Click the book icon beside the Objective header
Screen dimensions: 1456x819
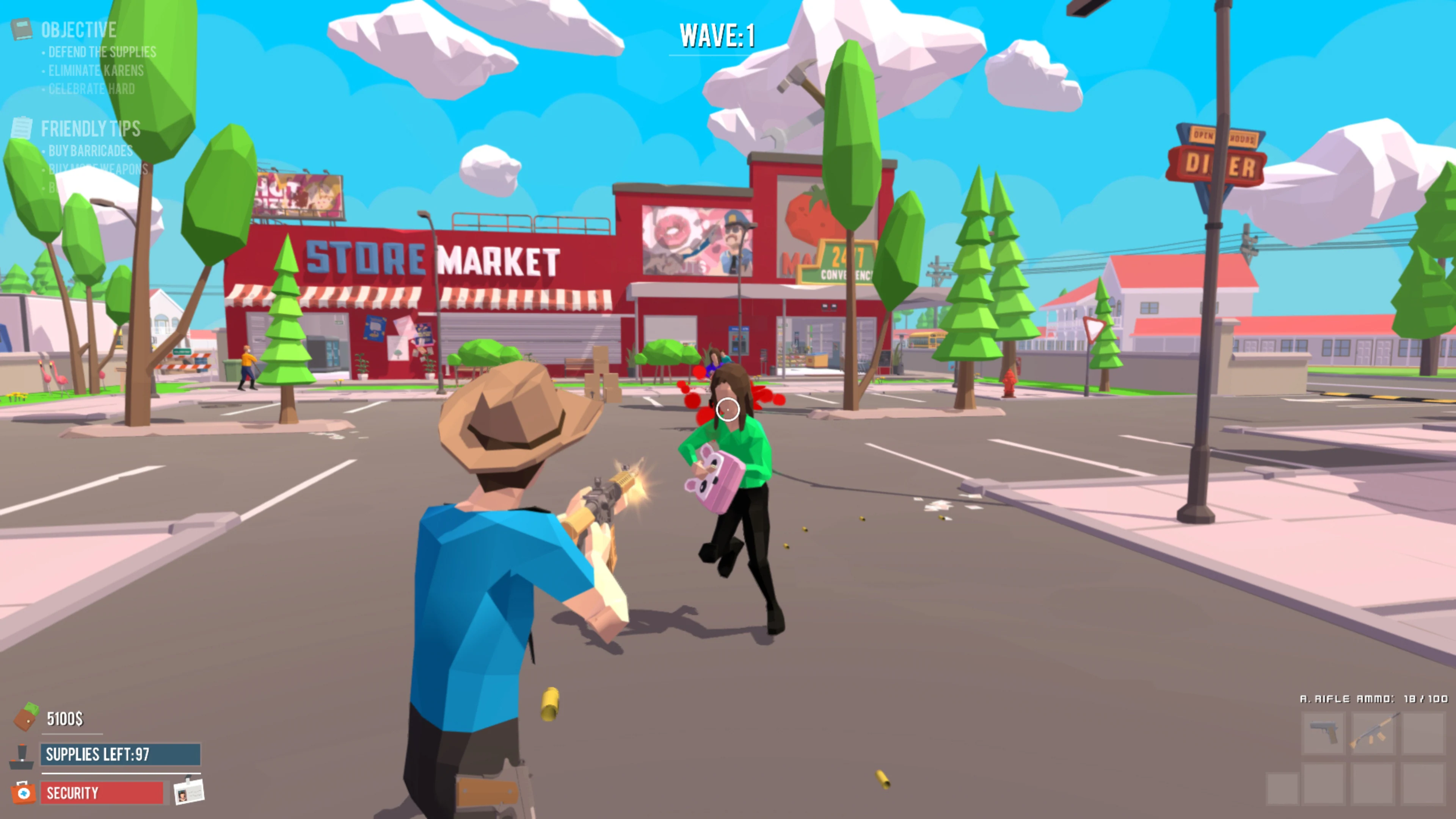(x=22, y=29)
